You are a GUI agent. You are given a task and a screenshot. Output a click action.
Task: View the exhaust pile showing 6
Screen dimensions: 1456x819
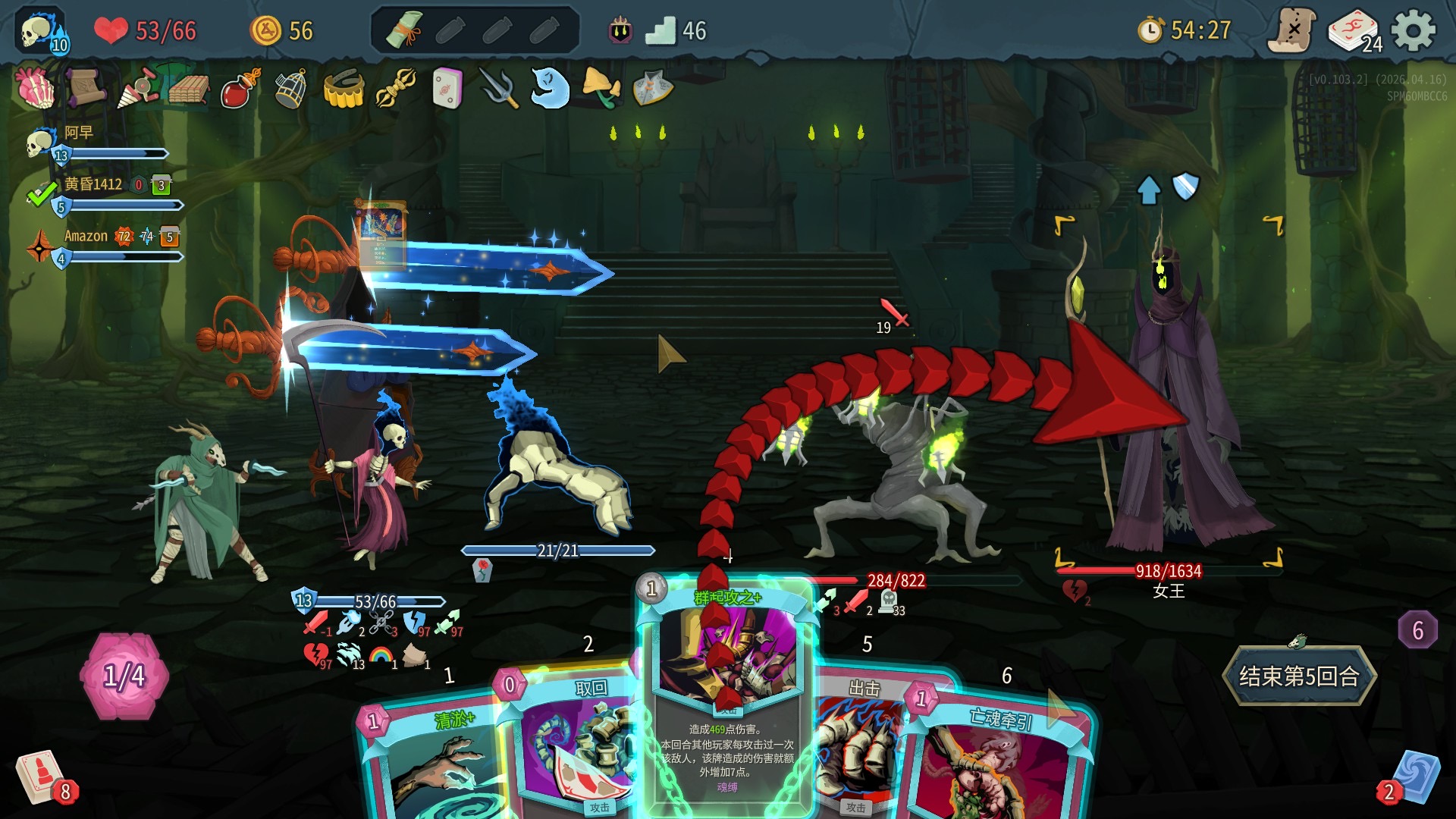(x=1417, y=630)
